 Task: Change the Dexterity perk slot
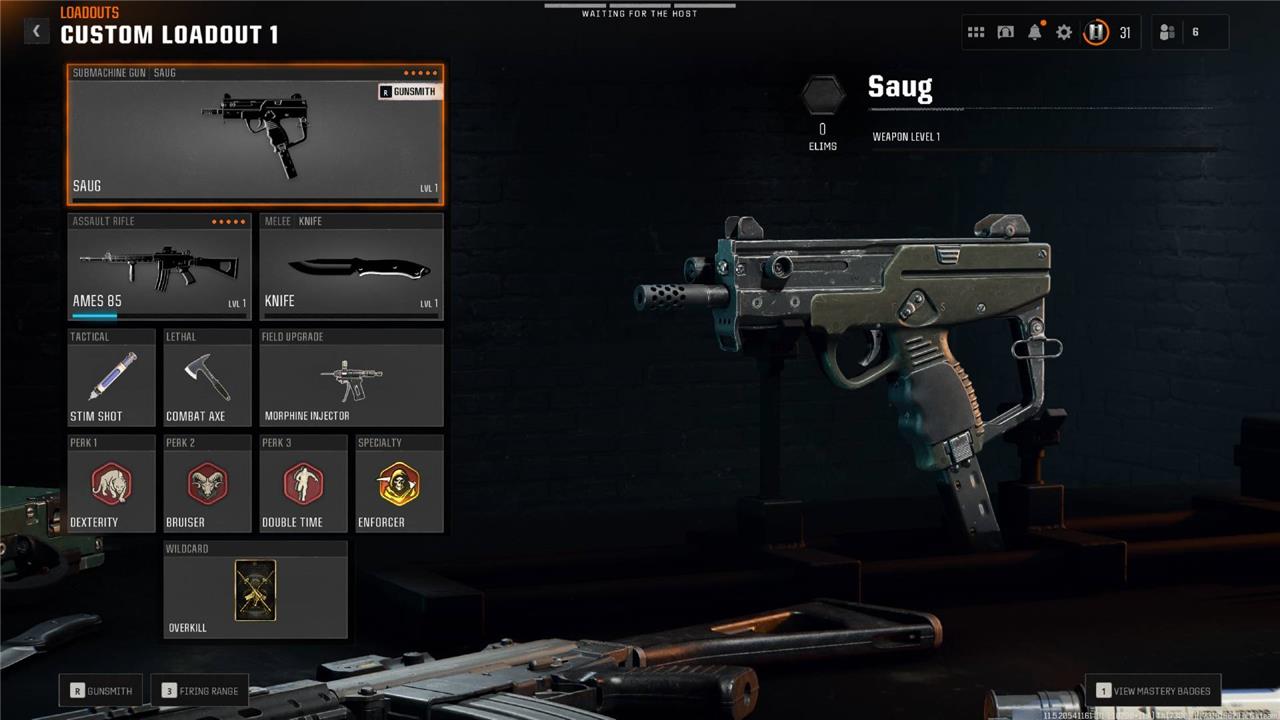click(111, 484)
